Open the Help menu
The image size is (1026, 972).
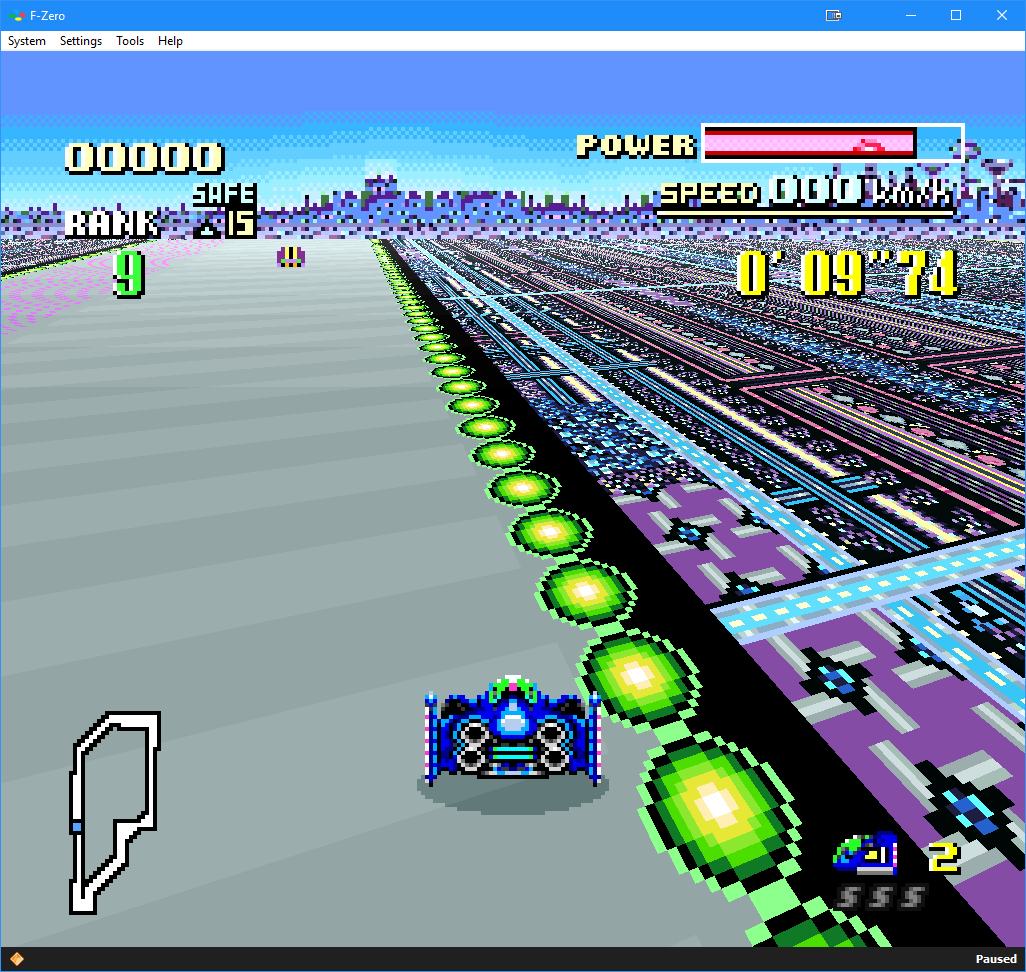(170, 41)
